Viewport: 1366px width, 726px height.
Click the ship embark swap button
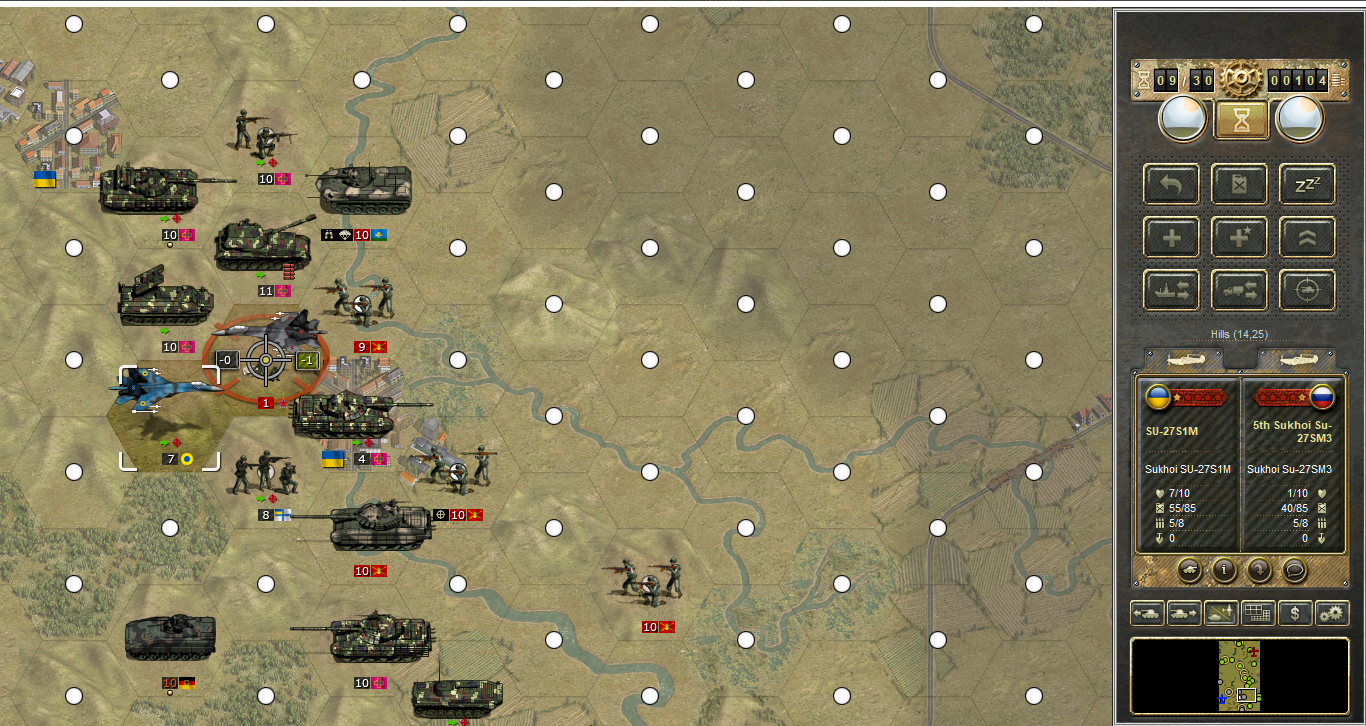tap(1171, 290)
